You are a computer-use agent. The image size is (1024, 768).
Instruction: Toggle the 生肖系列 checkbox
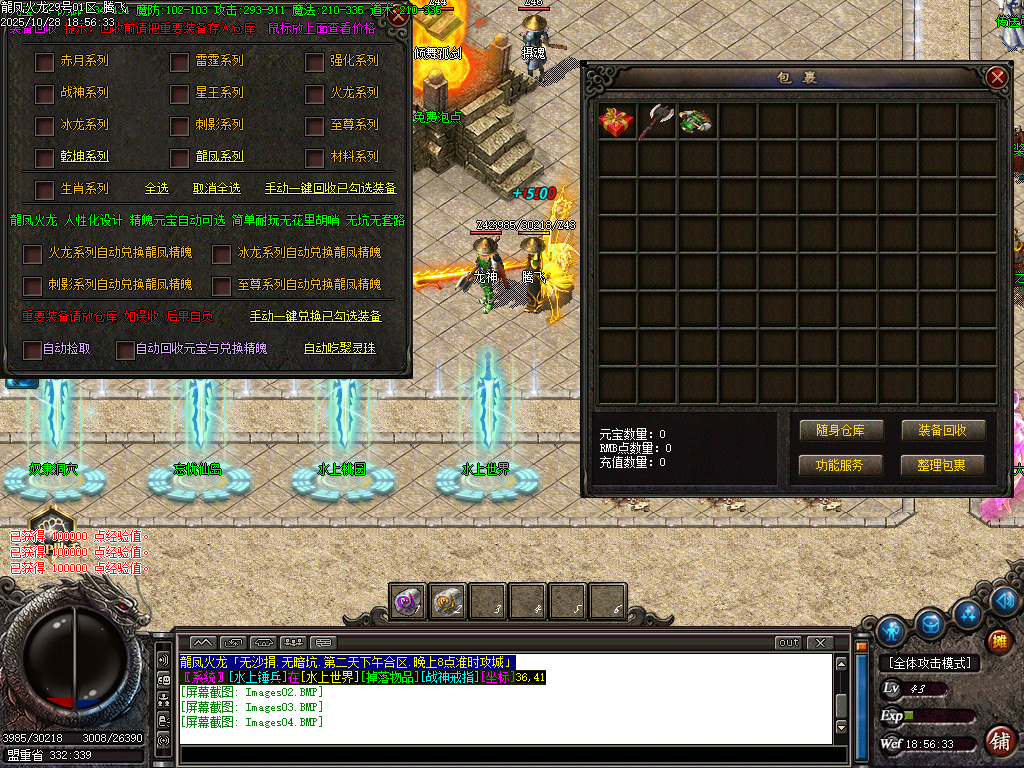click(x=45, y=189)
